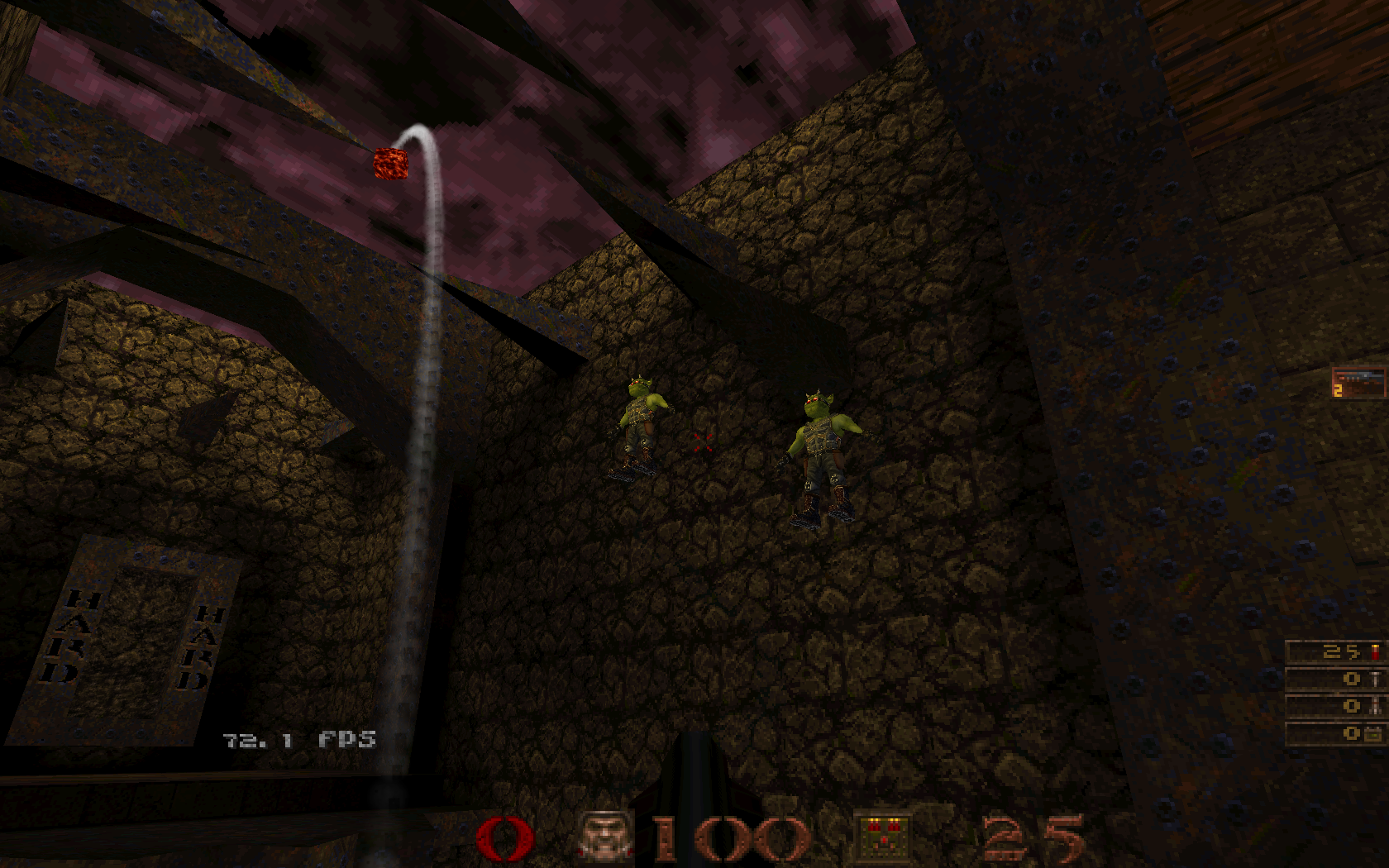
Task: Select the red shells ammo row
Action: pos(1336,651)
